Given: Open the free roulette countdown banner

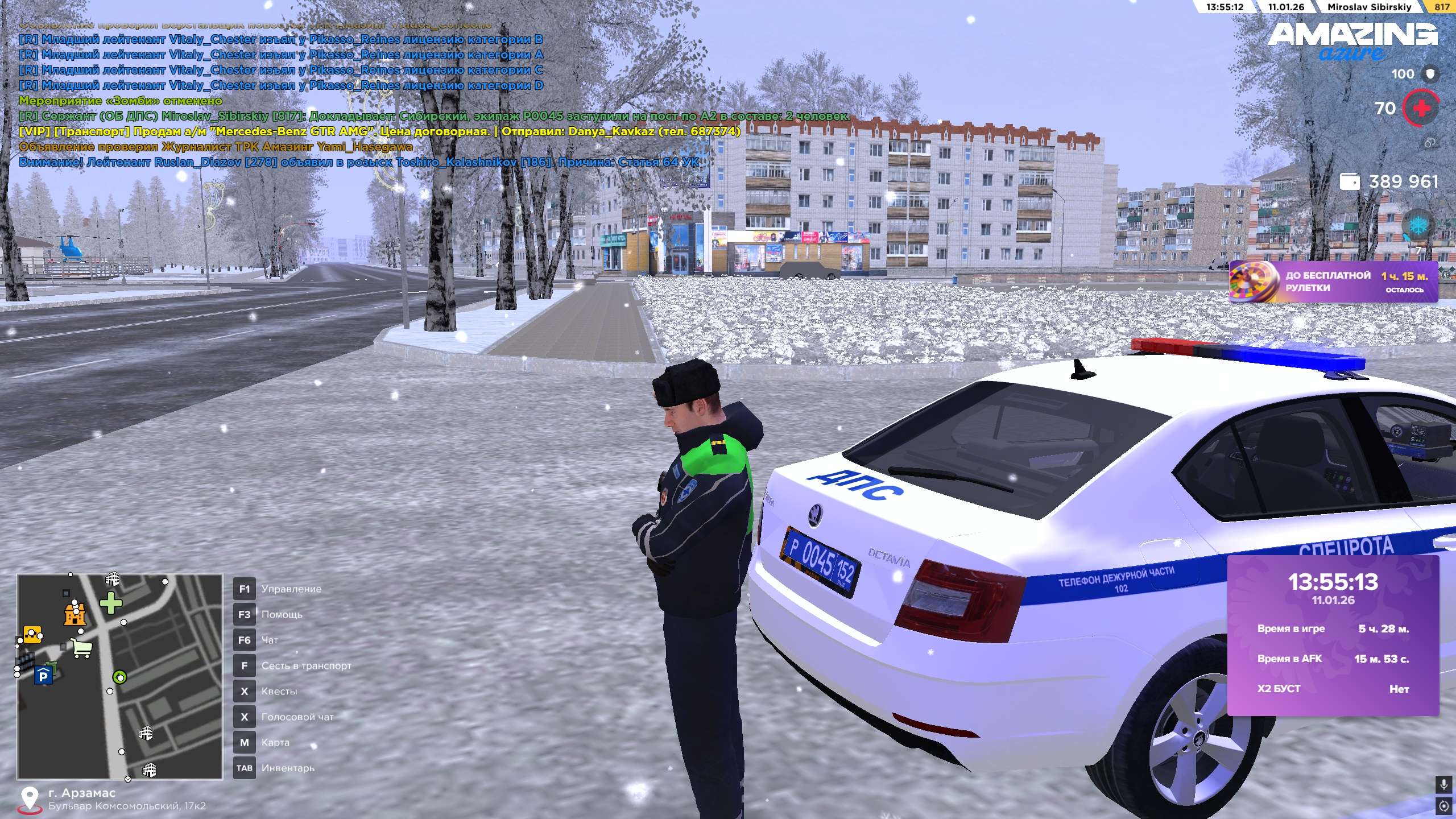Looking at the screenshot, I should (1333, 282).
